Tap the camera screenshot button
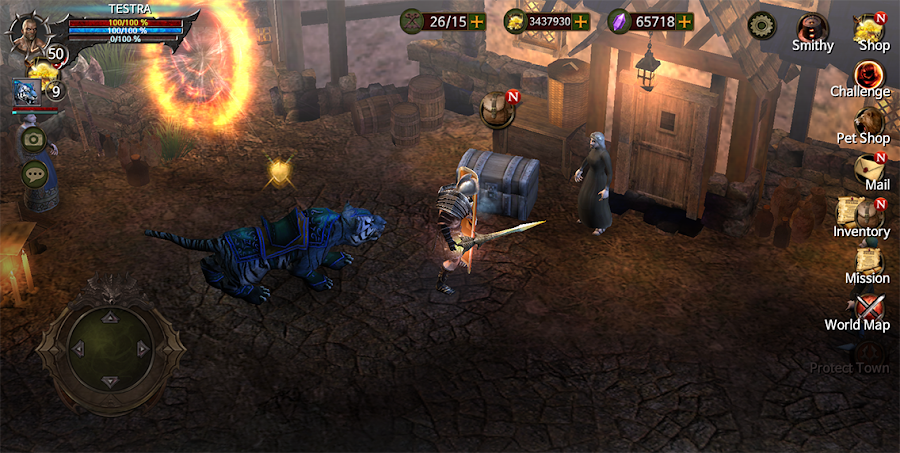This screenshot has width=900, height=453. tap(34, 139)
